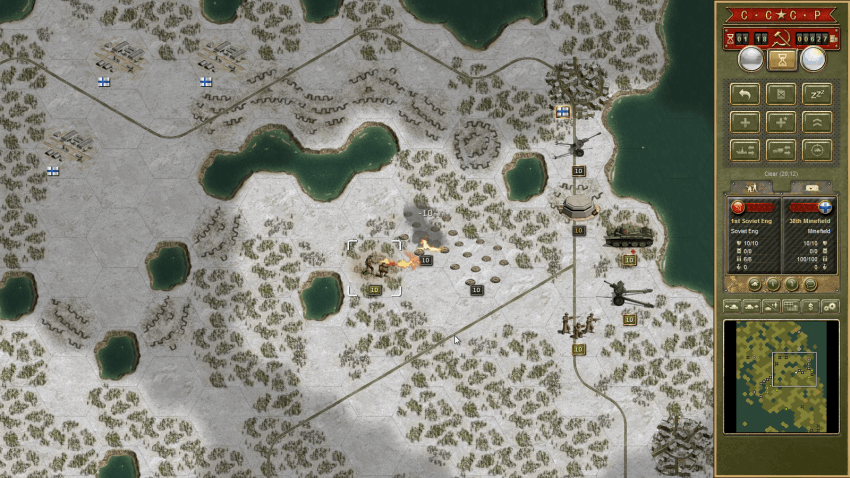The height and width of the screenshot is (478, 850).
Task: Click the crossed-out document button in command grid
Action: 780,94
